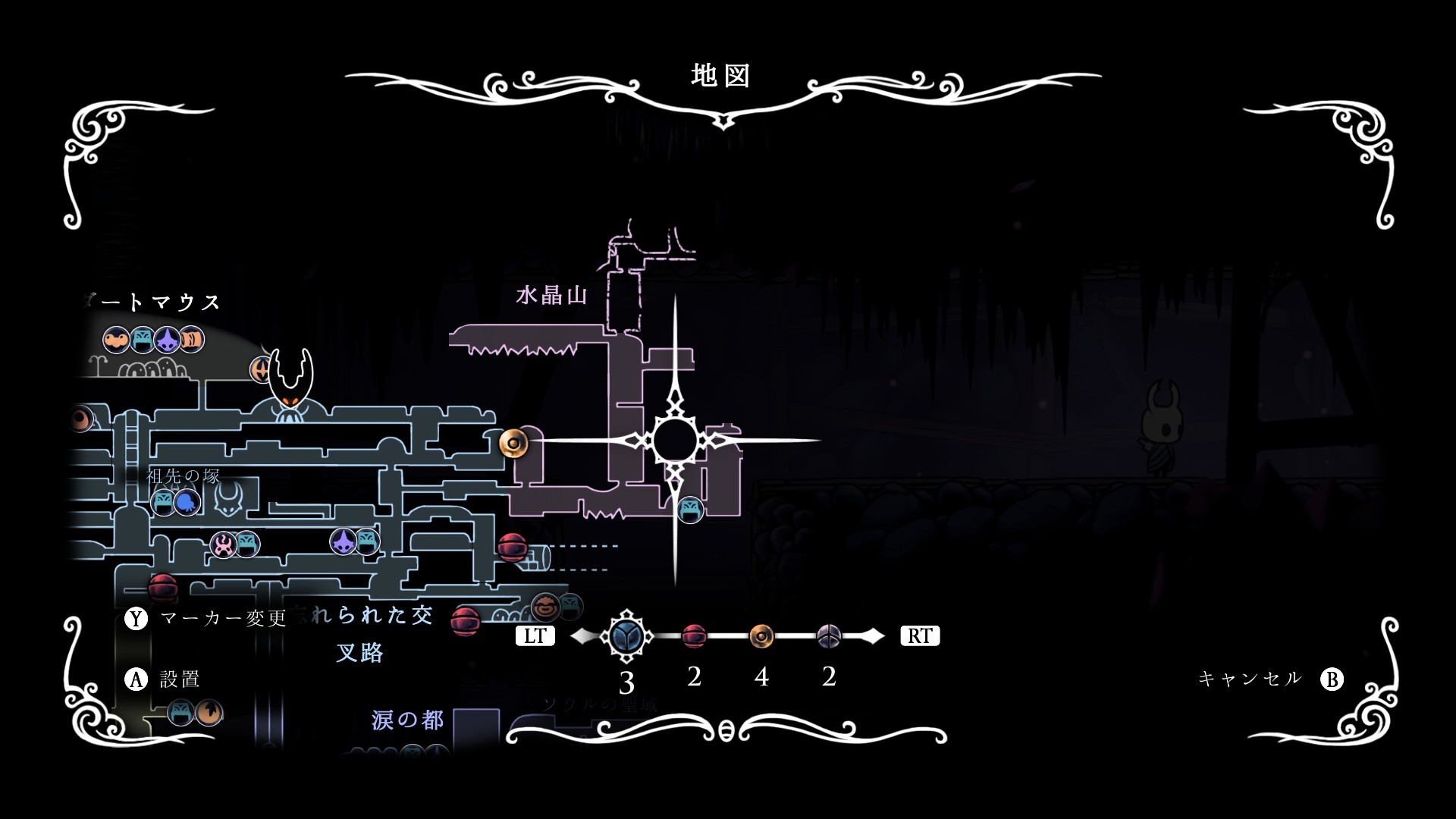Click the crosshair map cursor center
Image resolution: width=1456 pixels, height=819 pixels.
tap(675, 441)
